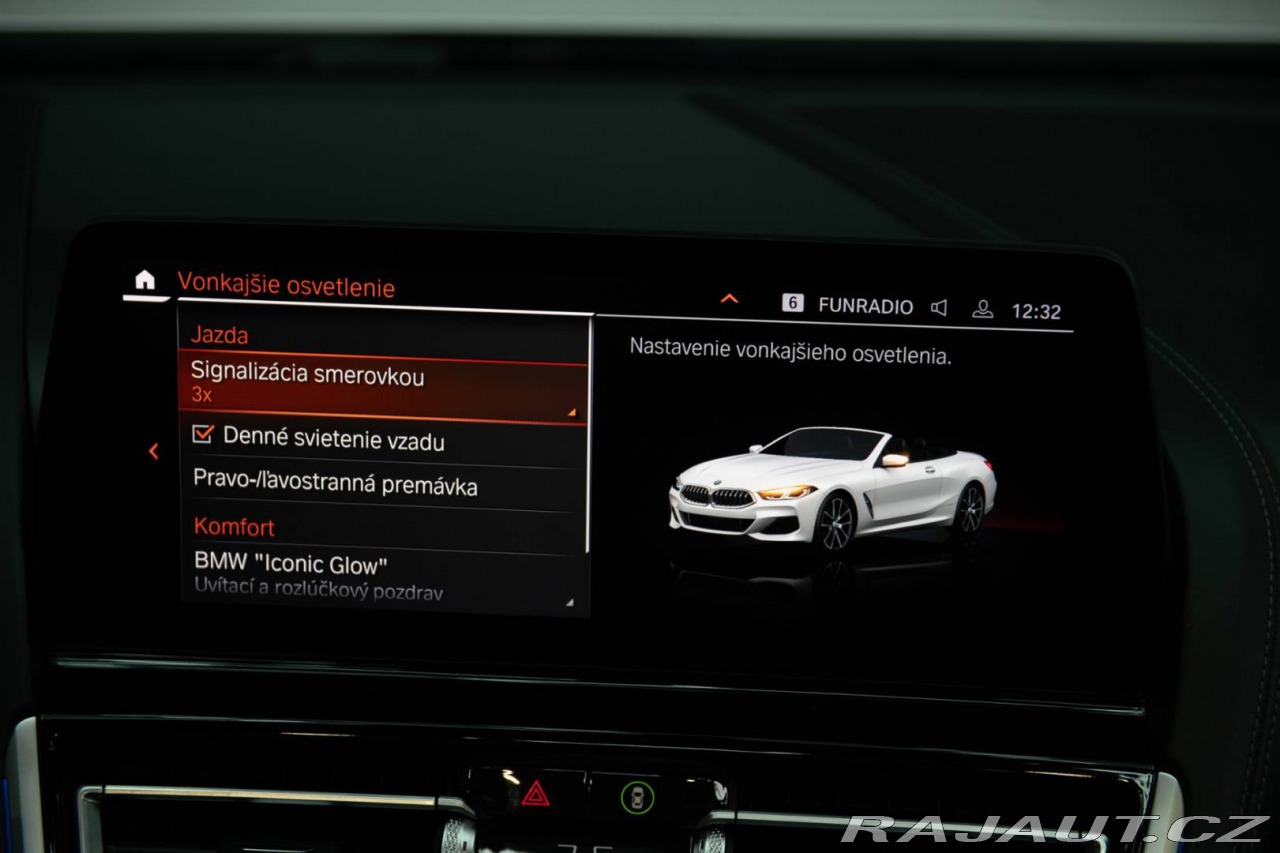Image resolution: width=1280 pixels, height=853 pixels.
Task: Tap the home icon
Action: [145, 281]
